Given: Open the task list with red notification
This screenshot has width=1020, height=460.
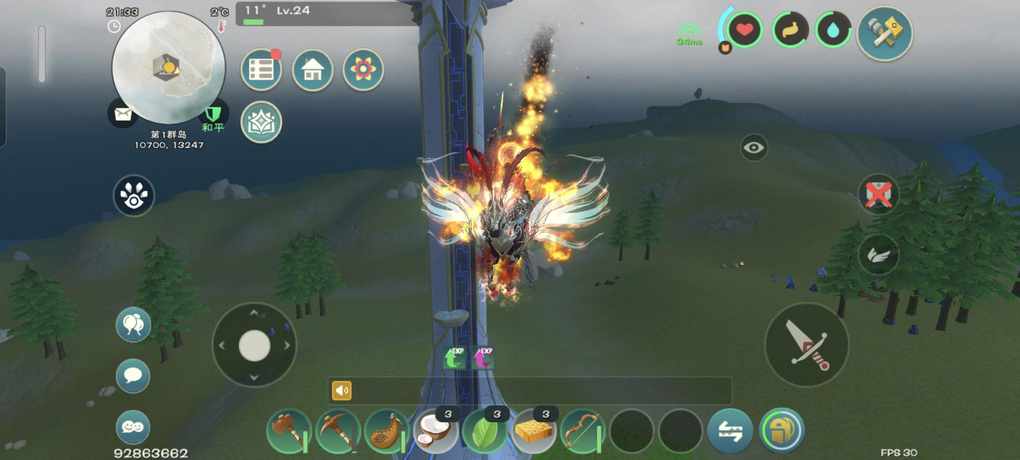Looking at the screenshot, I should (262, 70).
